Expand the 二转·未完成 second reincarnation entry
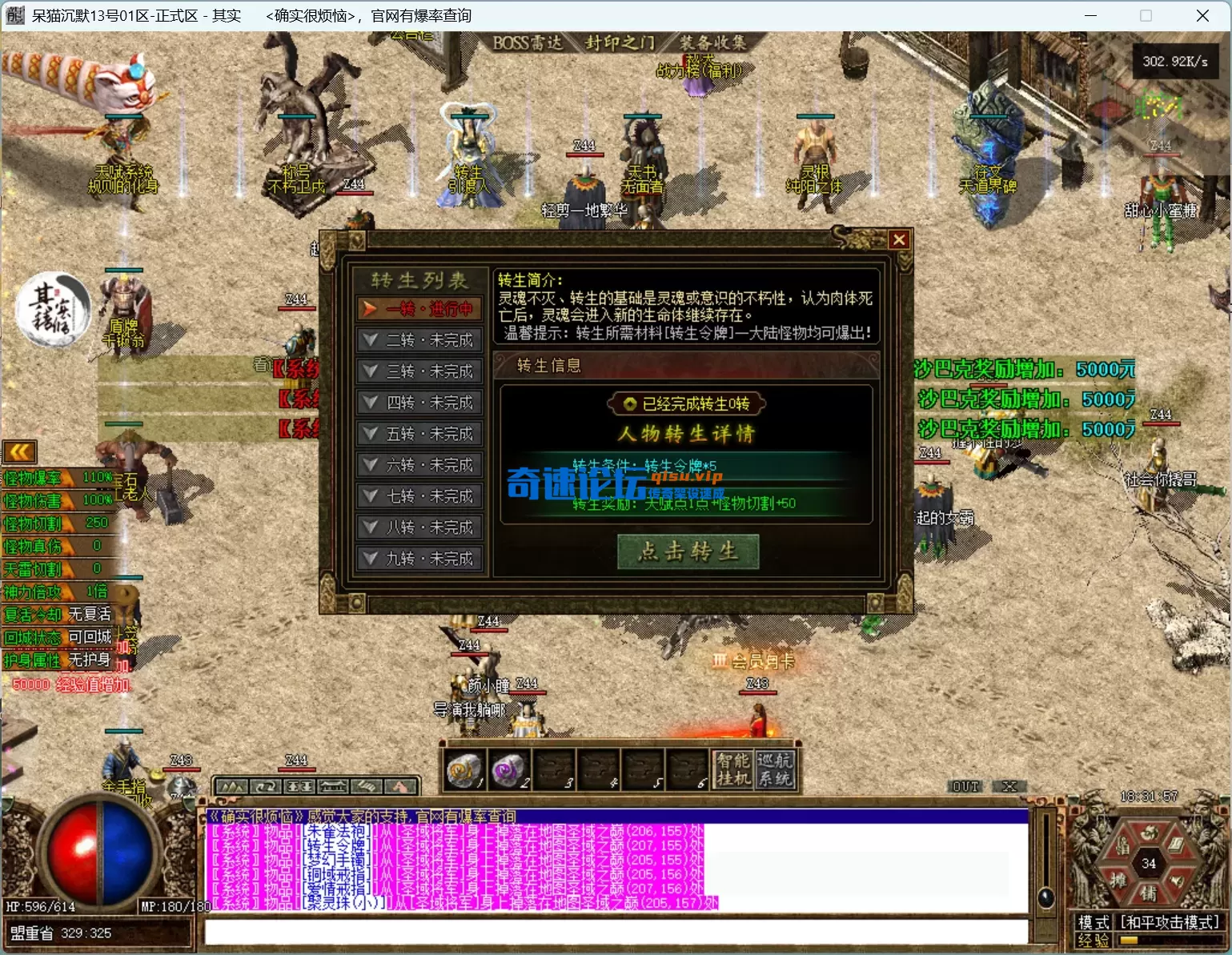This screenshot has width=1232, height=955. (419, 339)
